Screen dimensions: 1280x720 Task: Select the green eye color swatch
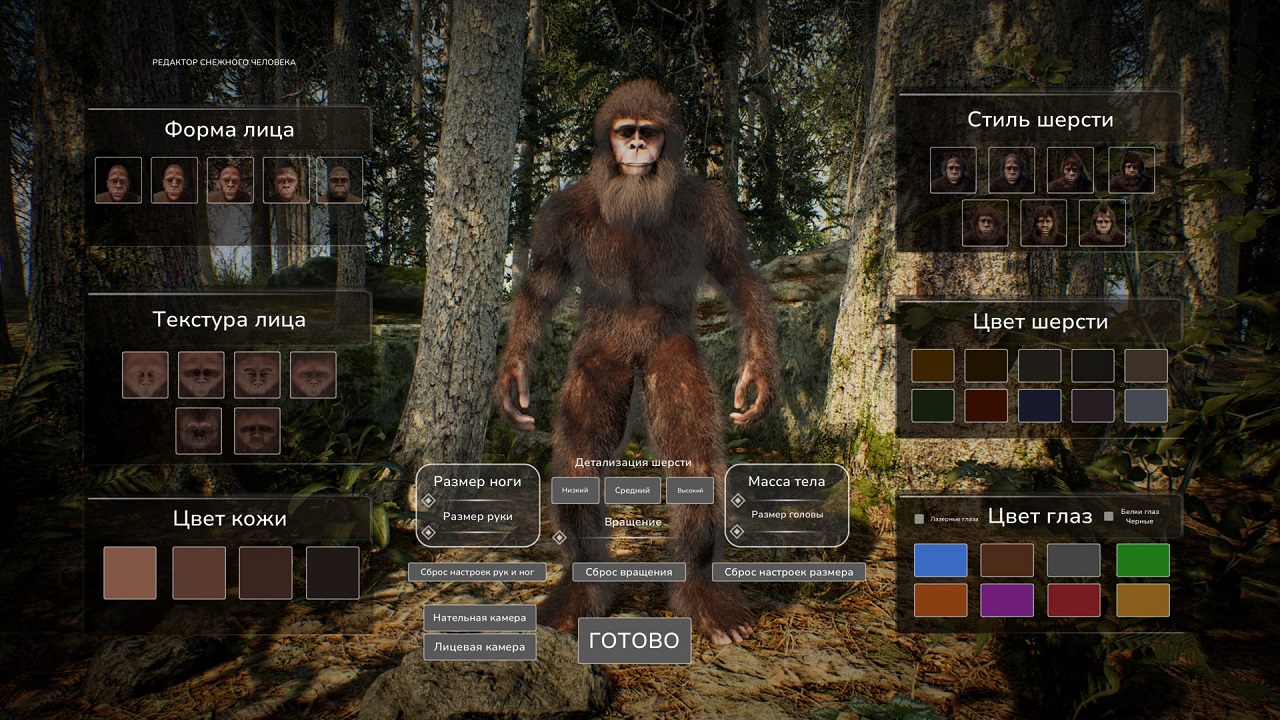[1142, 559]
